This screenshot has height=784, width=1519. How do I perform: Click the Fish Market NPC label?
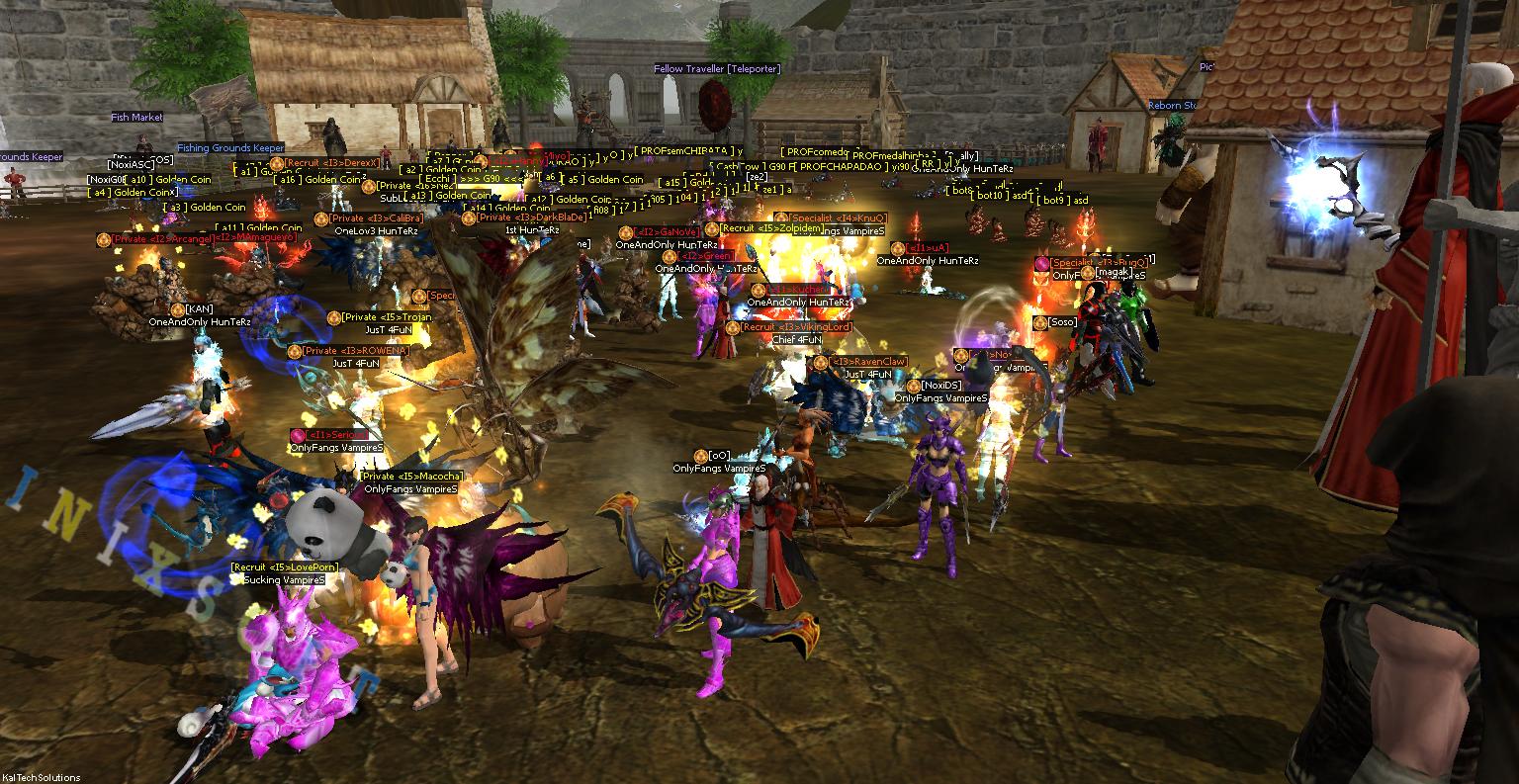pos(138,116)
